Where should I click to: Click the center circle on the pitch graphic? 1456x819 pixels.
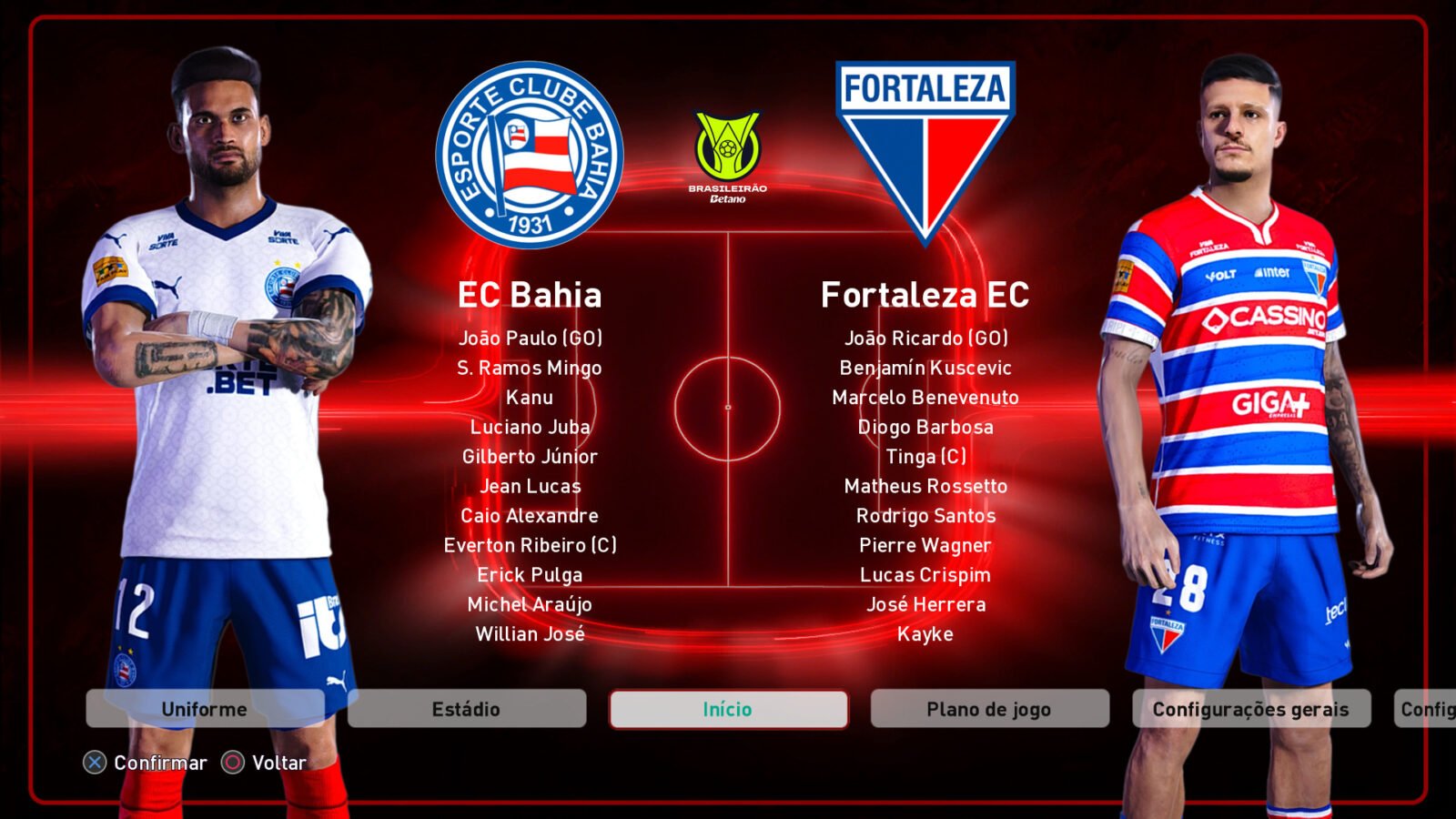click(727, 405)
